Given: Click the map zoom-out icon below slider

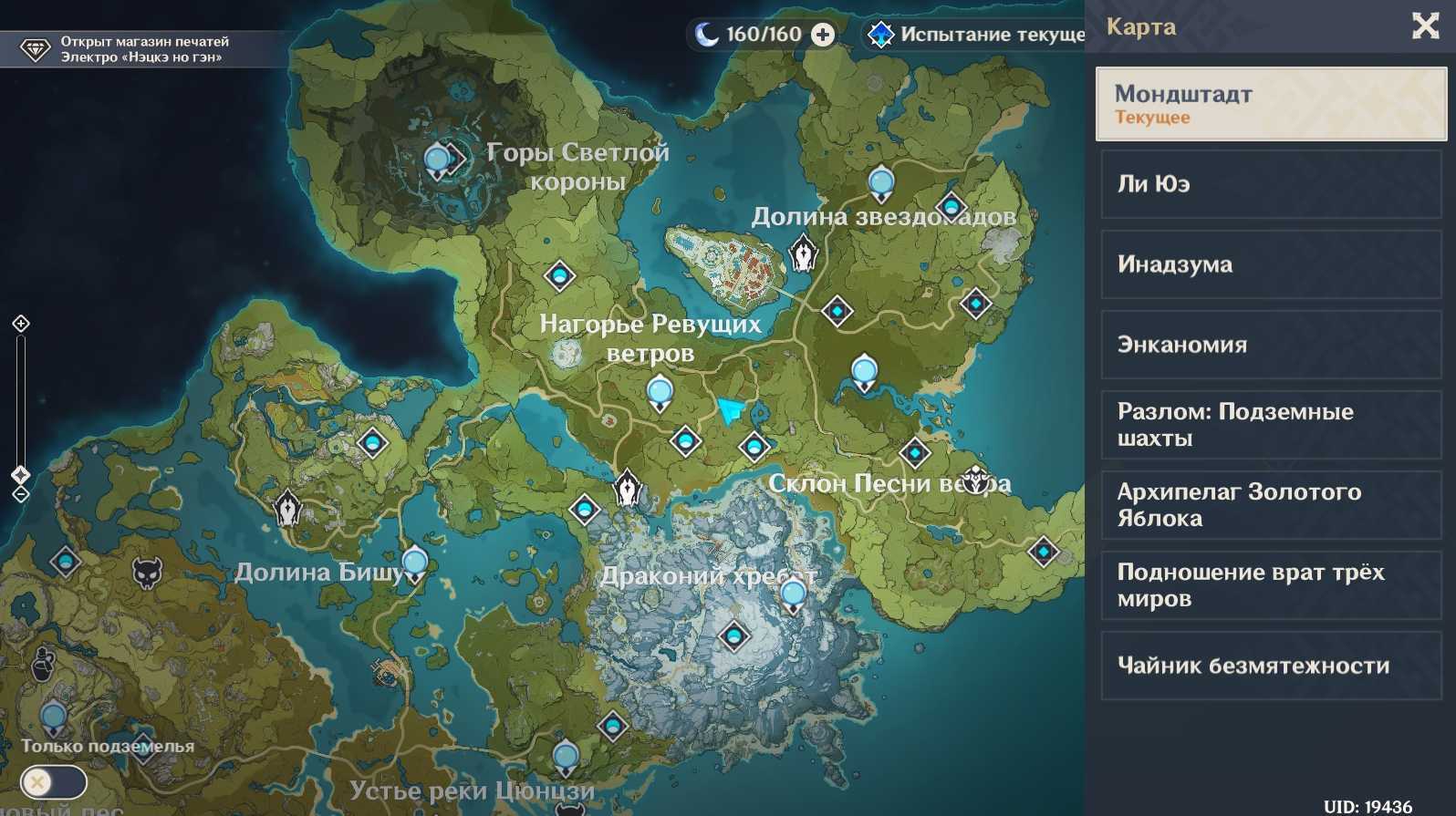Looking at the screenshot, I should [21, 494].
